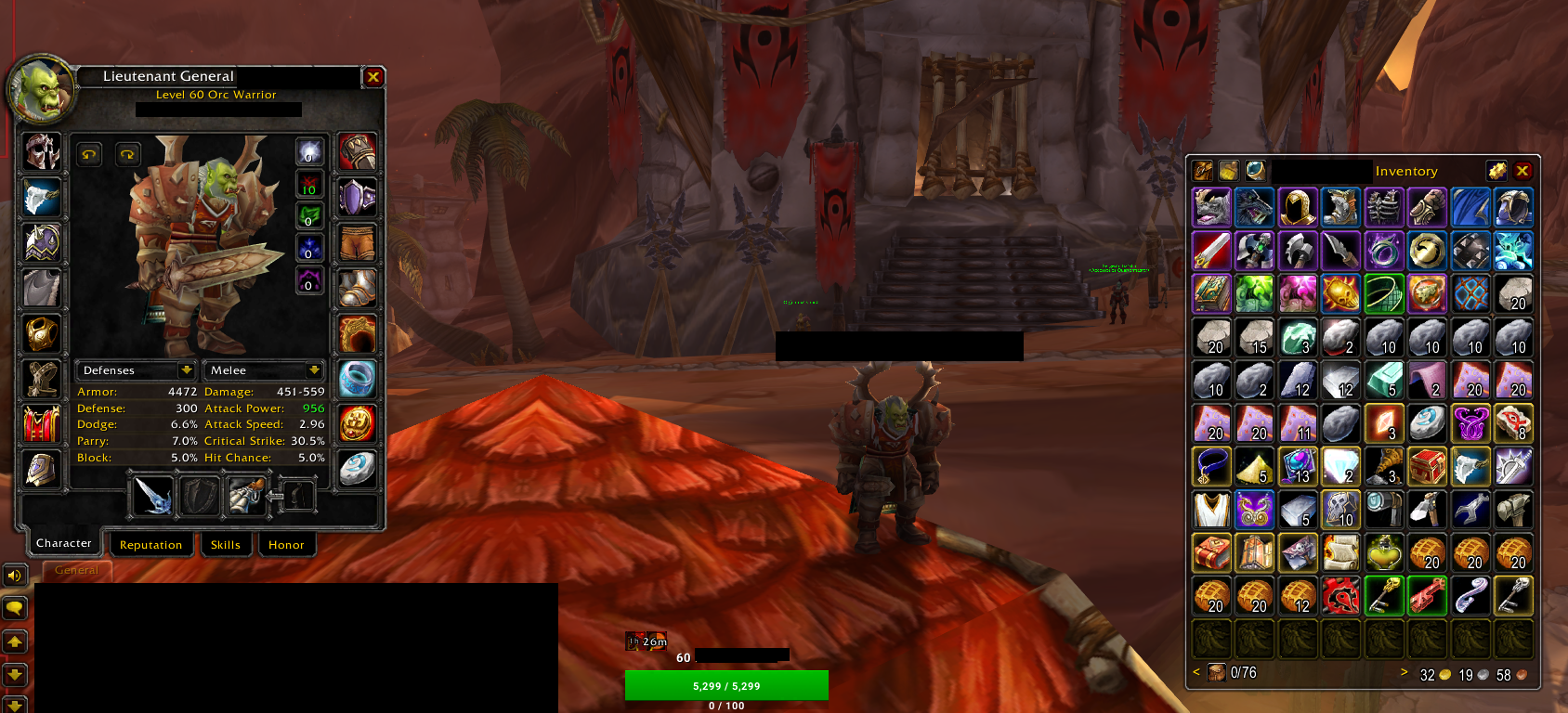Open the leftmost bag in the Inventory window

(x=1202, y=170)
